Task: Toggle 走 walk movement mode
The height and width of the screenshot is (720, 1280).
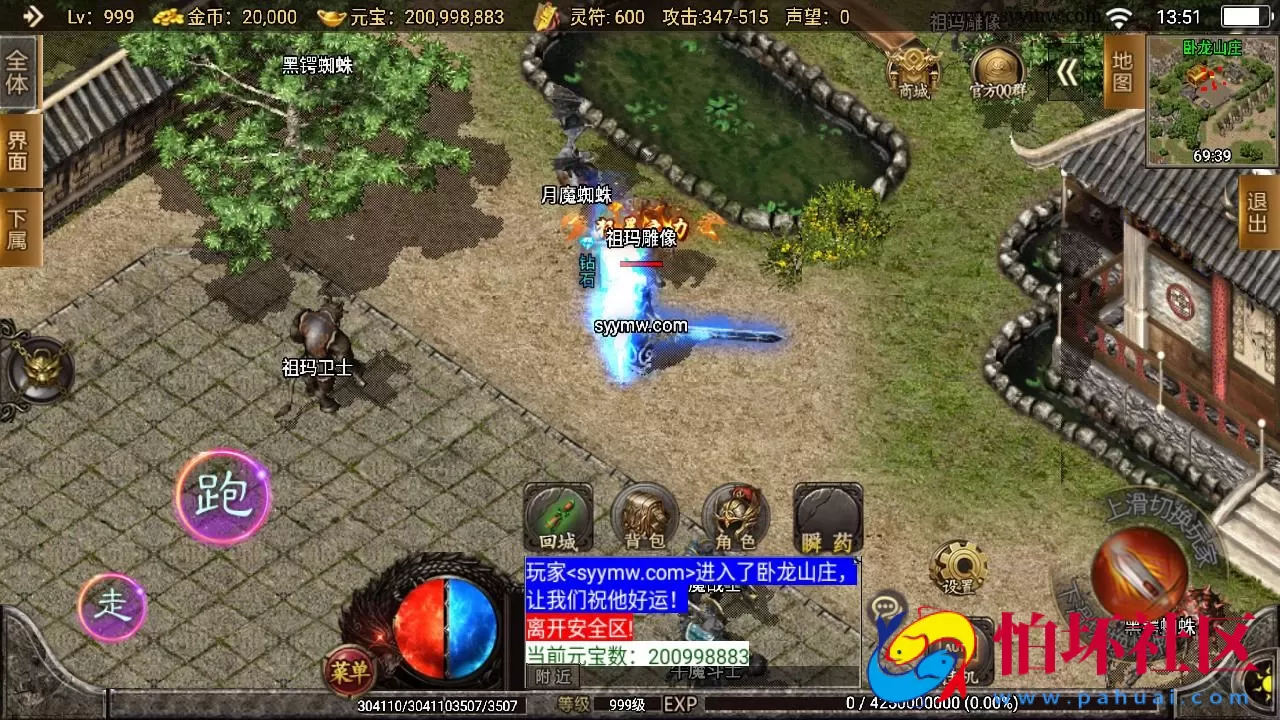Action: pos(112,605)
